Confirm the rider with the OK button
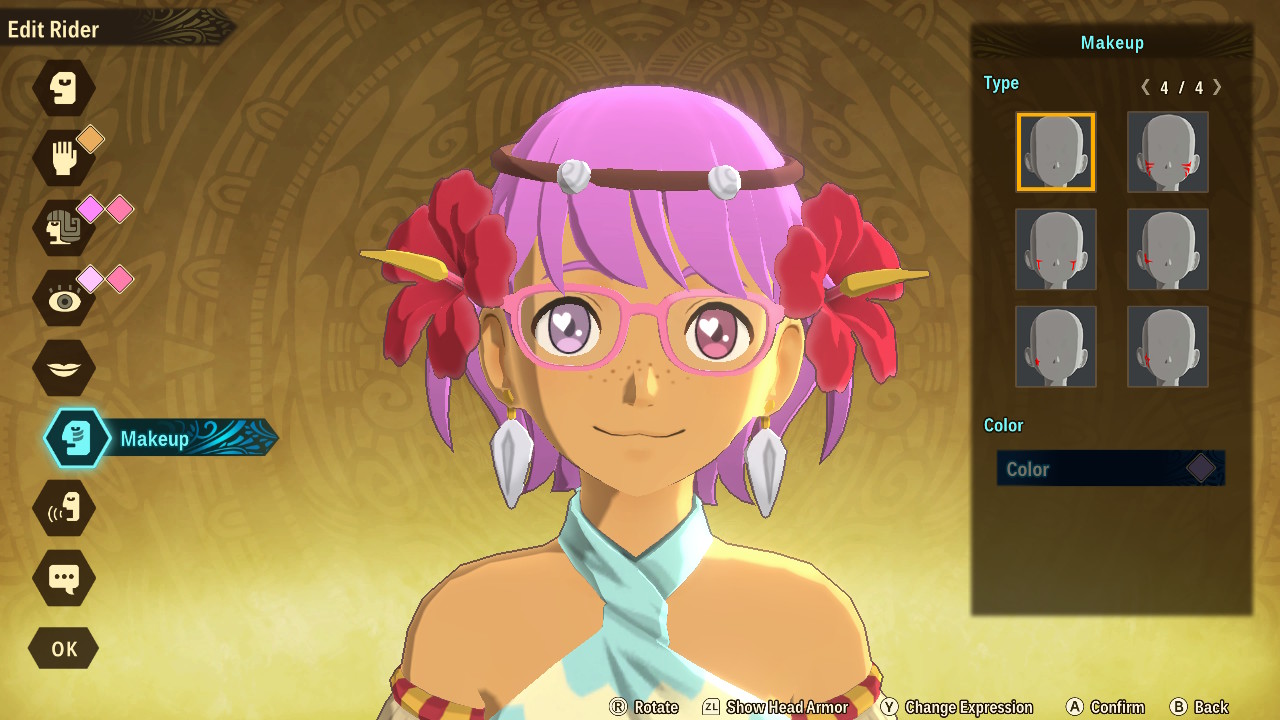Image resolution: width=1280 pixels, height=720 pixels. (x=63, y=649)
